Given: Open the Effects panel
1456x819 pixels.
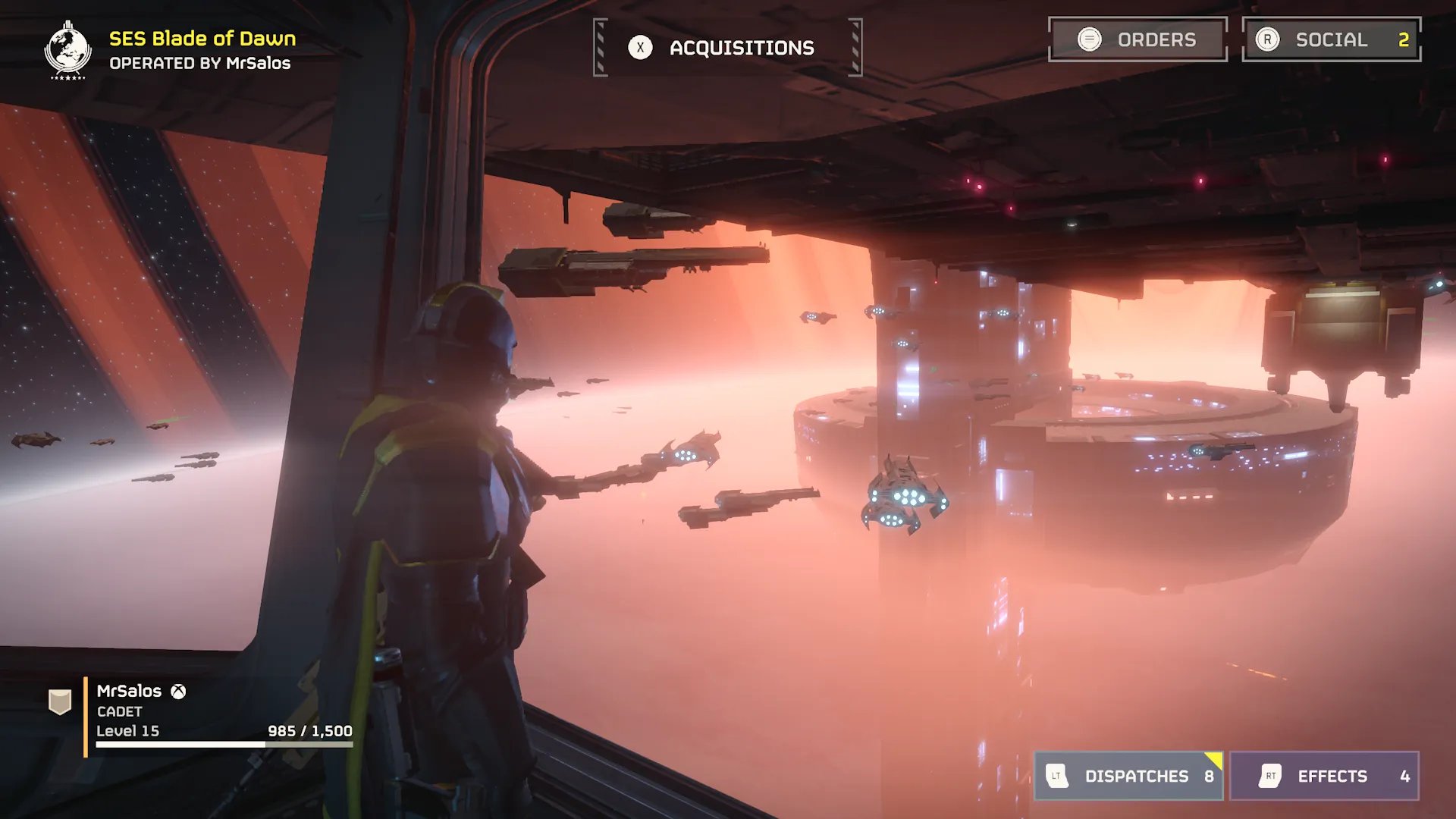Looking at the screenshot, I should coord(1324,776).
